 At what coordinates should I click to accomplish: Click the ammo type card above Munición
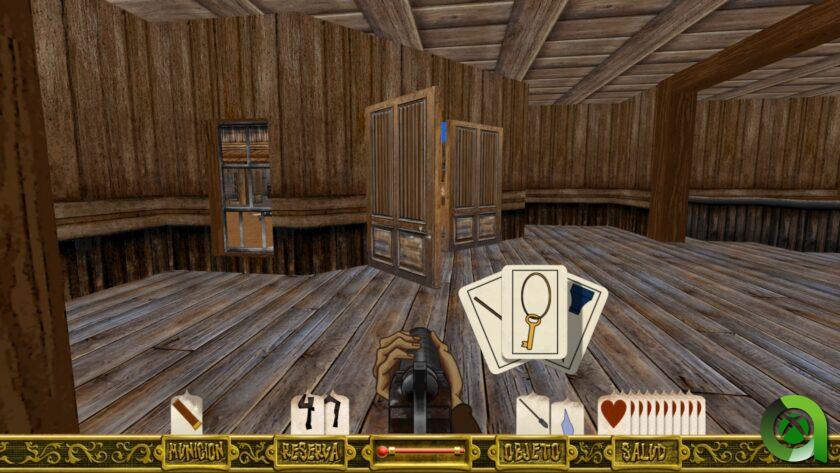[x=186, y=413]
